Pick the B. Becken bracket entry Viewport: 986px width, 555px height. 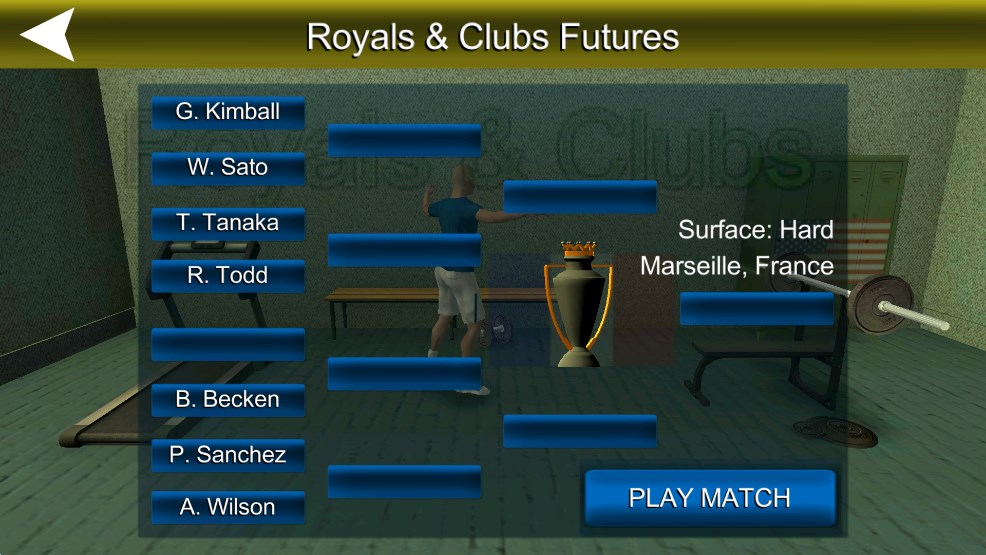228,399
